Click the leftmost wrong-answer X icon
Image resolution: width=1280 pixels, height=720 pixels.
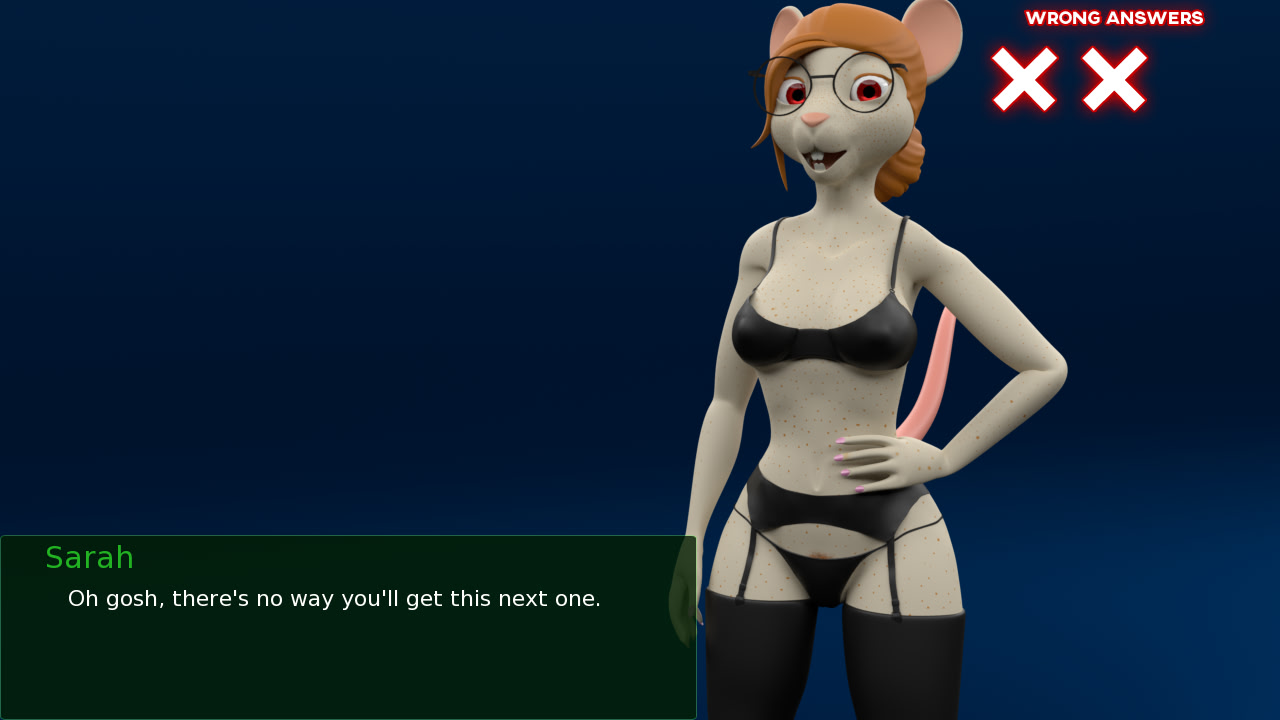coord(1022,80)
